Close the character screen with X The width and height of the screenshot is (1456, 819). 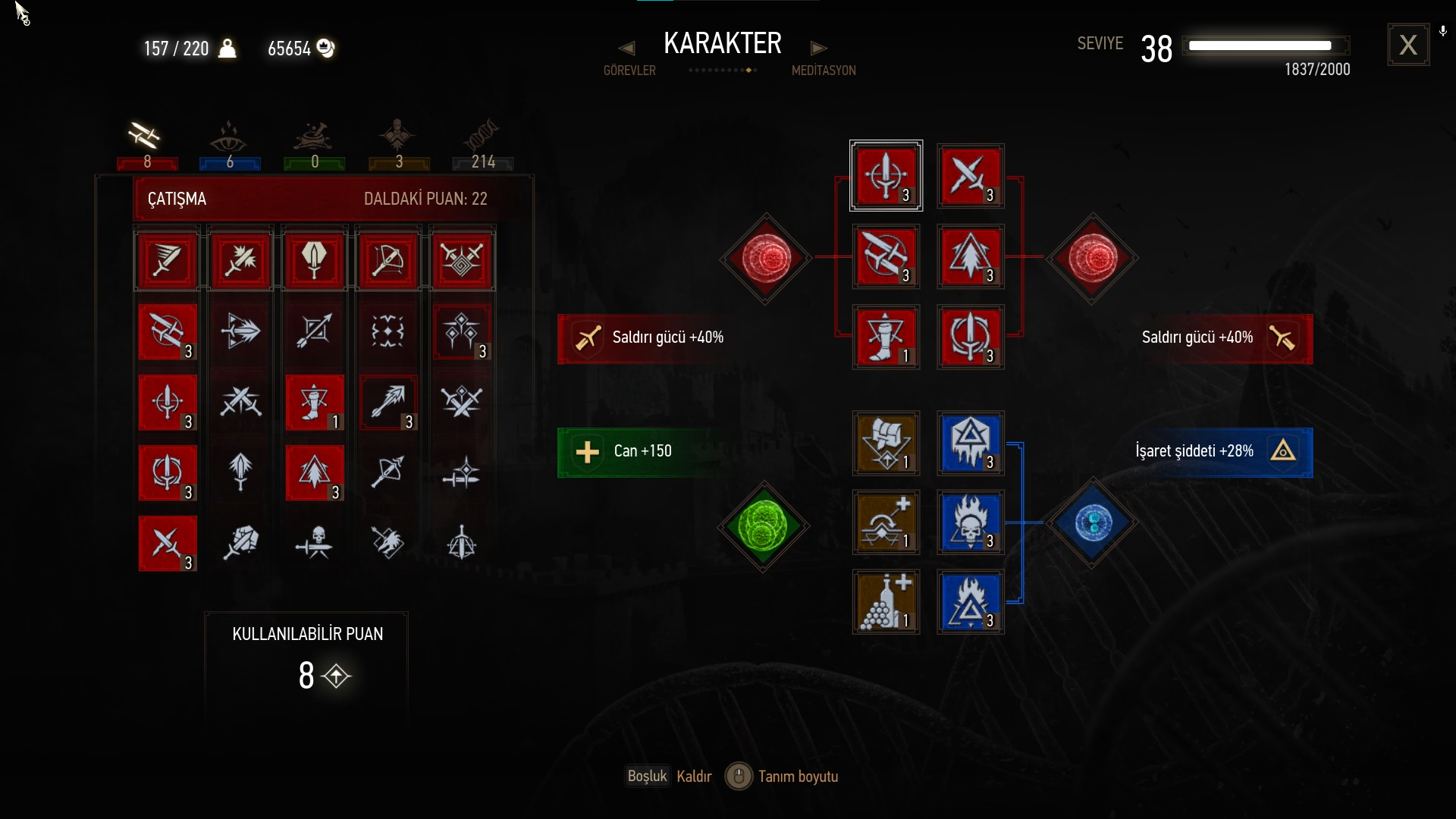pyautogui.click(x=1408, y=45)
